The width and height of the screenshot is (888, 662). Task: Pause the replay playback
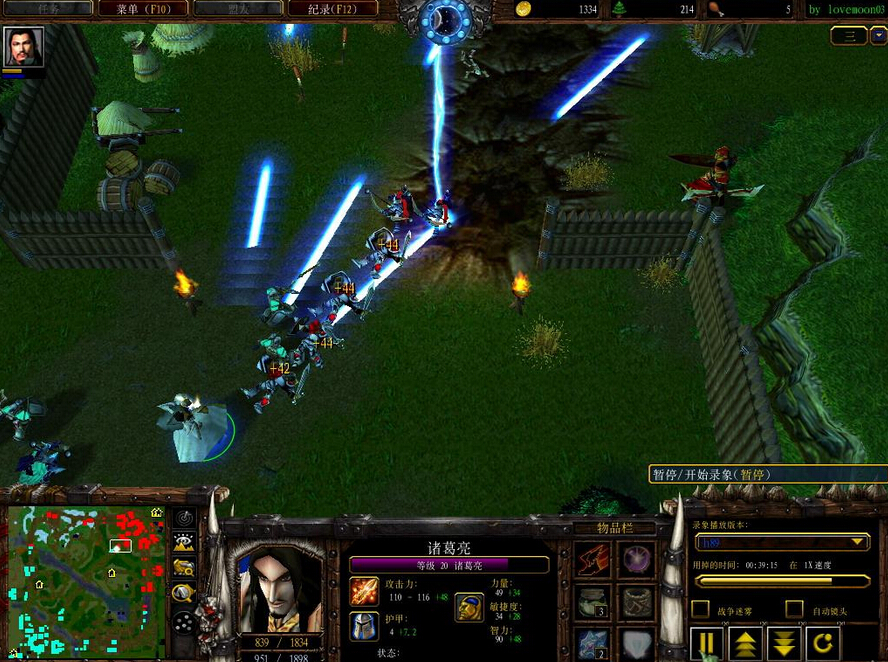708,643
